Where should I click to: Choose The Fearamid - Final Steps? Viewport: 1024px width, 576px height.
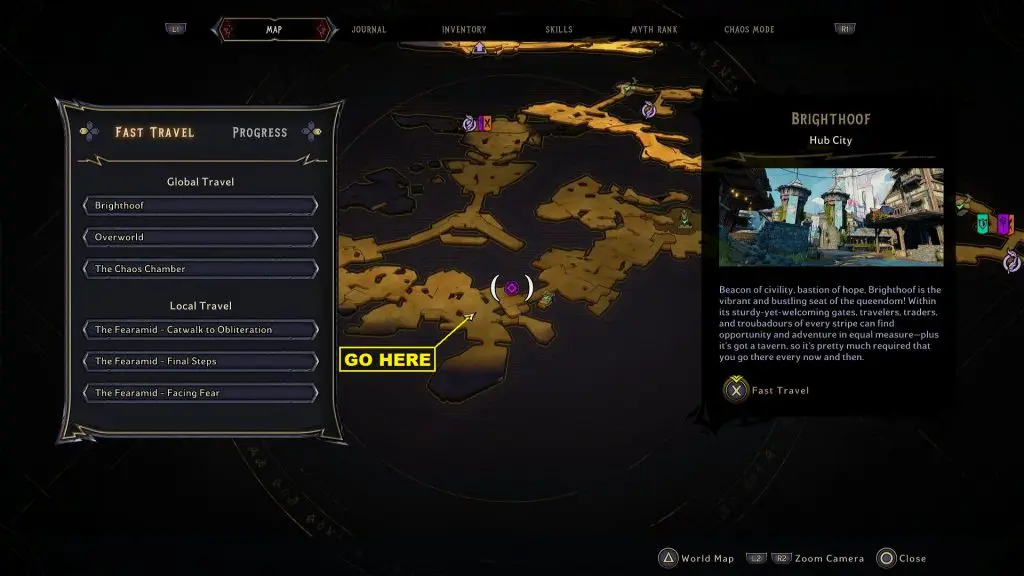click(201, 361)
